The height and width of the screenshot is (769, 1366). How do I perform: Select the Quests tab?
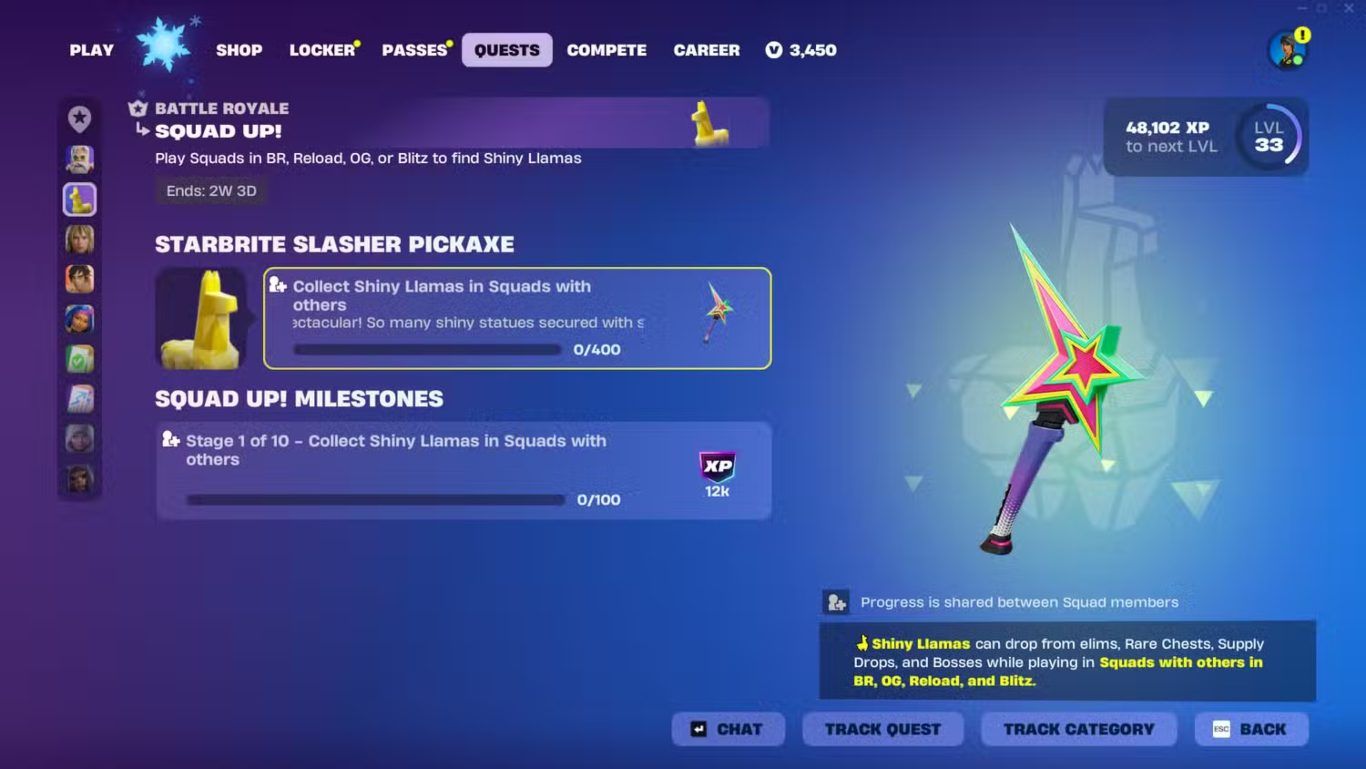coord(506,50)
